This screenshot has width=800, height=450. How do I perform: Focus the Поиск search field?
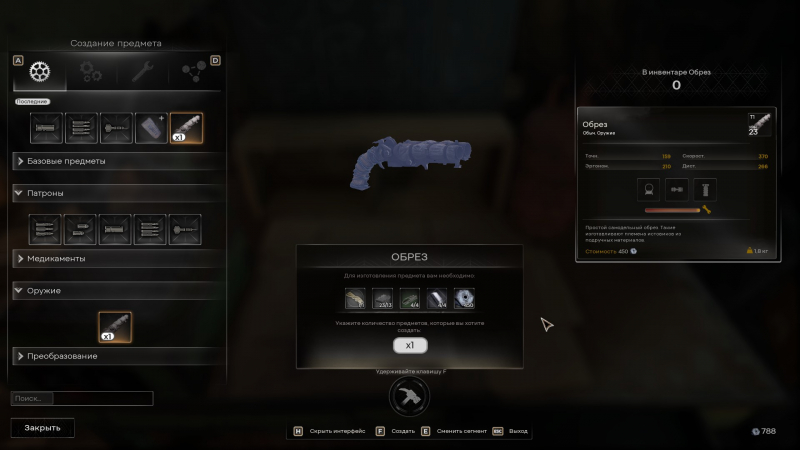82,398
